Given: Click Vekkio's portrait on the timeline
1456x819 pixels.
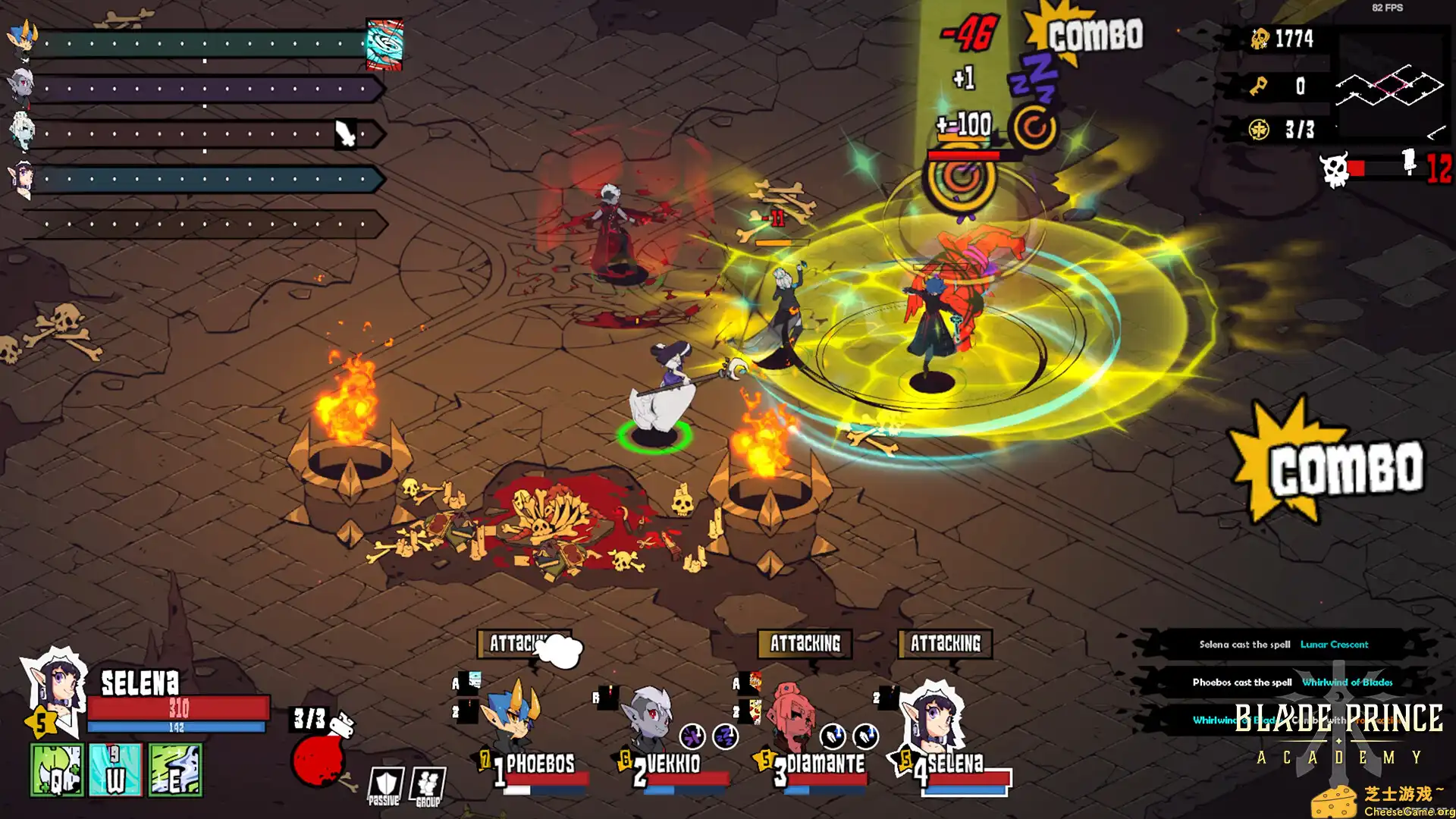Looking at the screenshot, I should (x=21, y=87).
